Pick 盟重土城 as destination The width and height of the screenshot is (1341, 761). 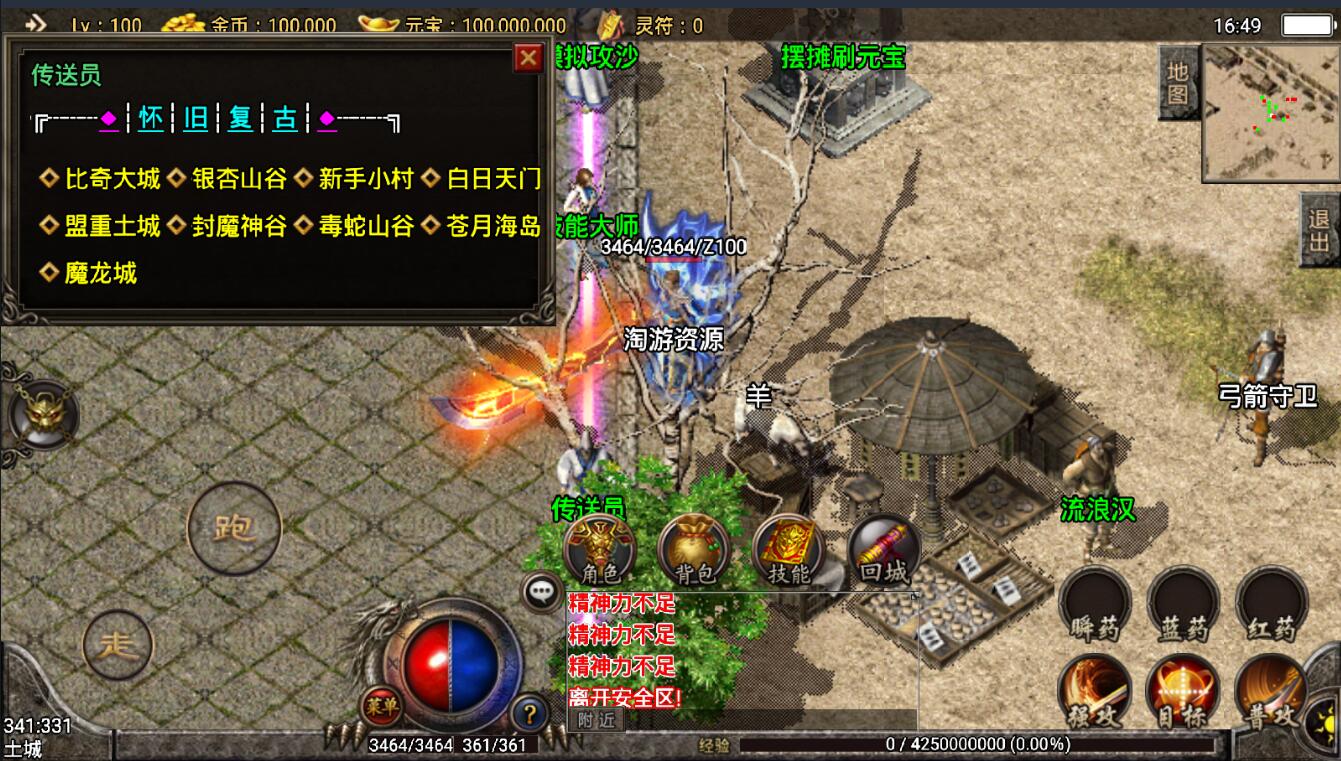112,226
